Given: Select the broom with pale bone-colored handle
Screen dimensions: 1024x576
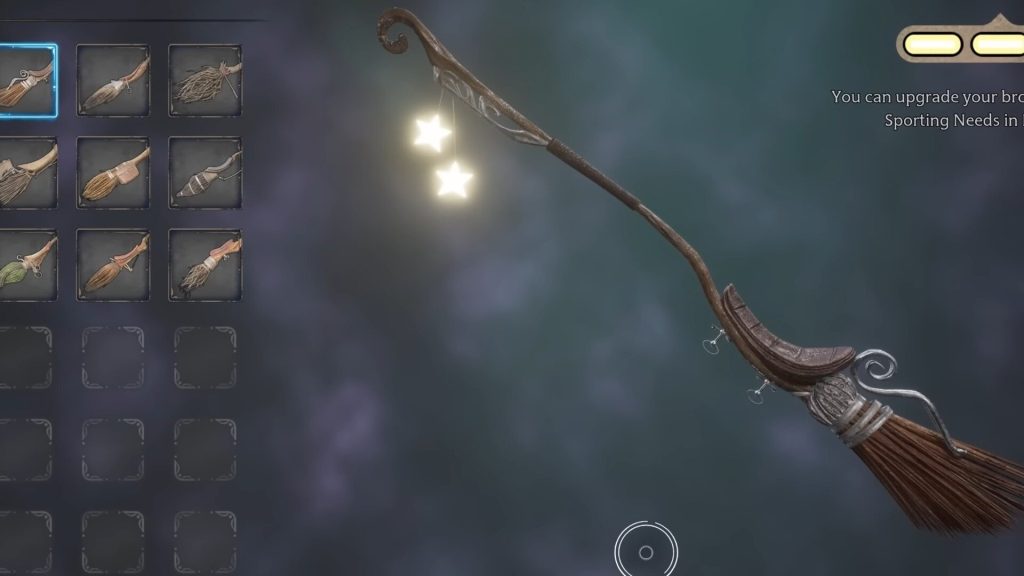Looking at the screenshot, I should 26,173.
